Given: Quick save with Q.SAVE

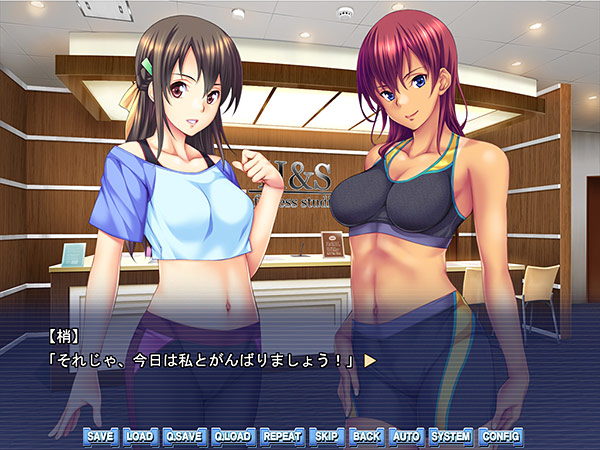Looking at the screenshot, I should (x=185, y=437).
